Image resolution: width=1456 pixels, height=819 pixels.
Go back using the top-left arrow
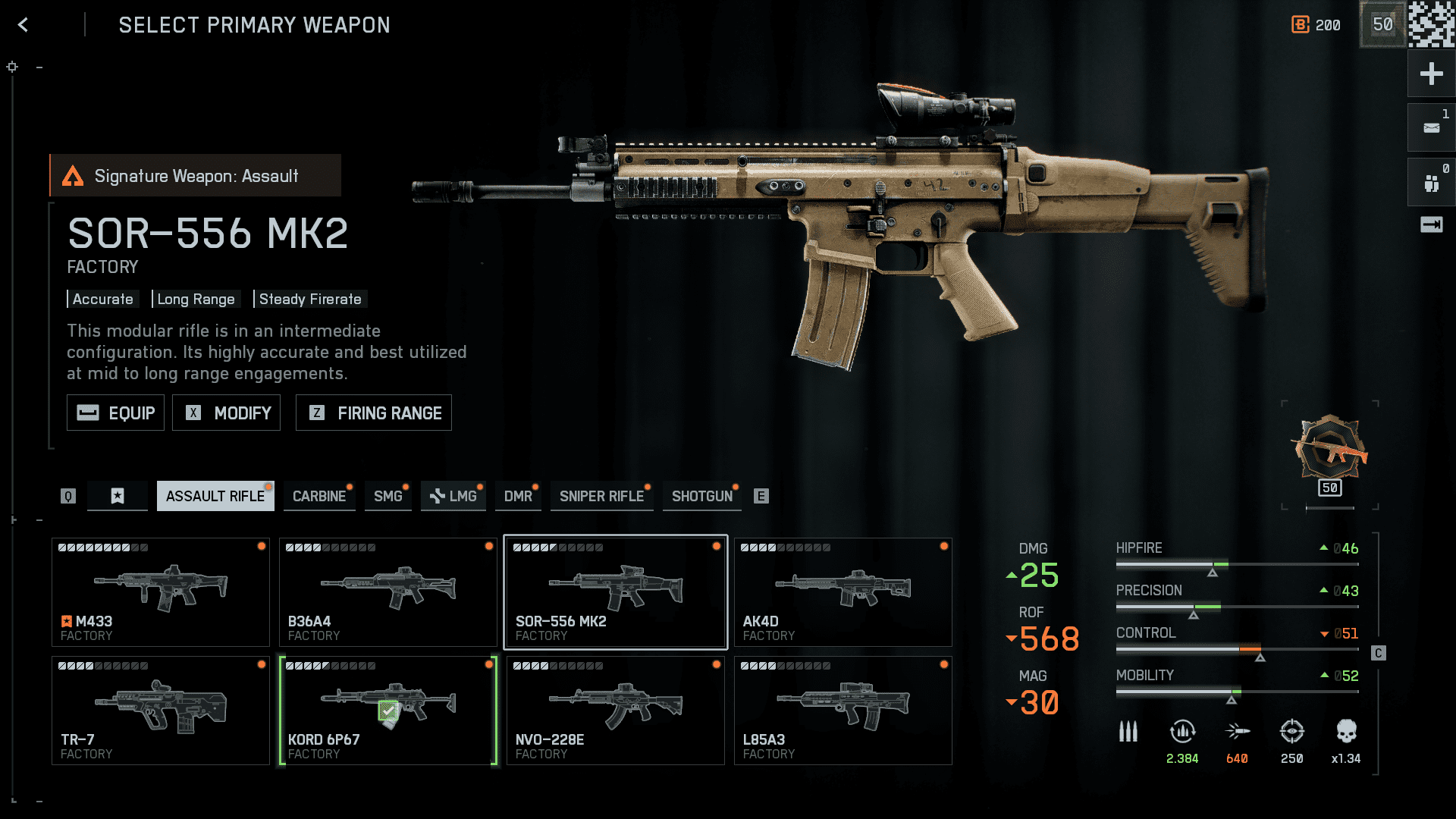coord(24,25)
